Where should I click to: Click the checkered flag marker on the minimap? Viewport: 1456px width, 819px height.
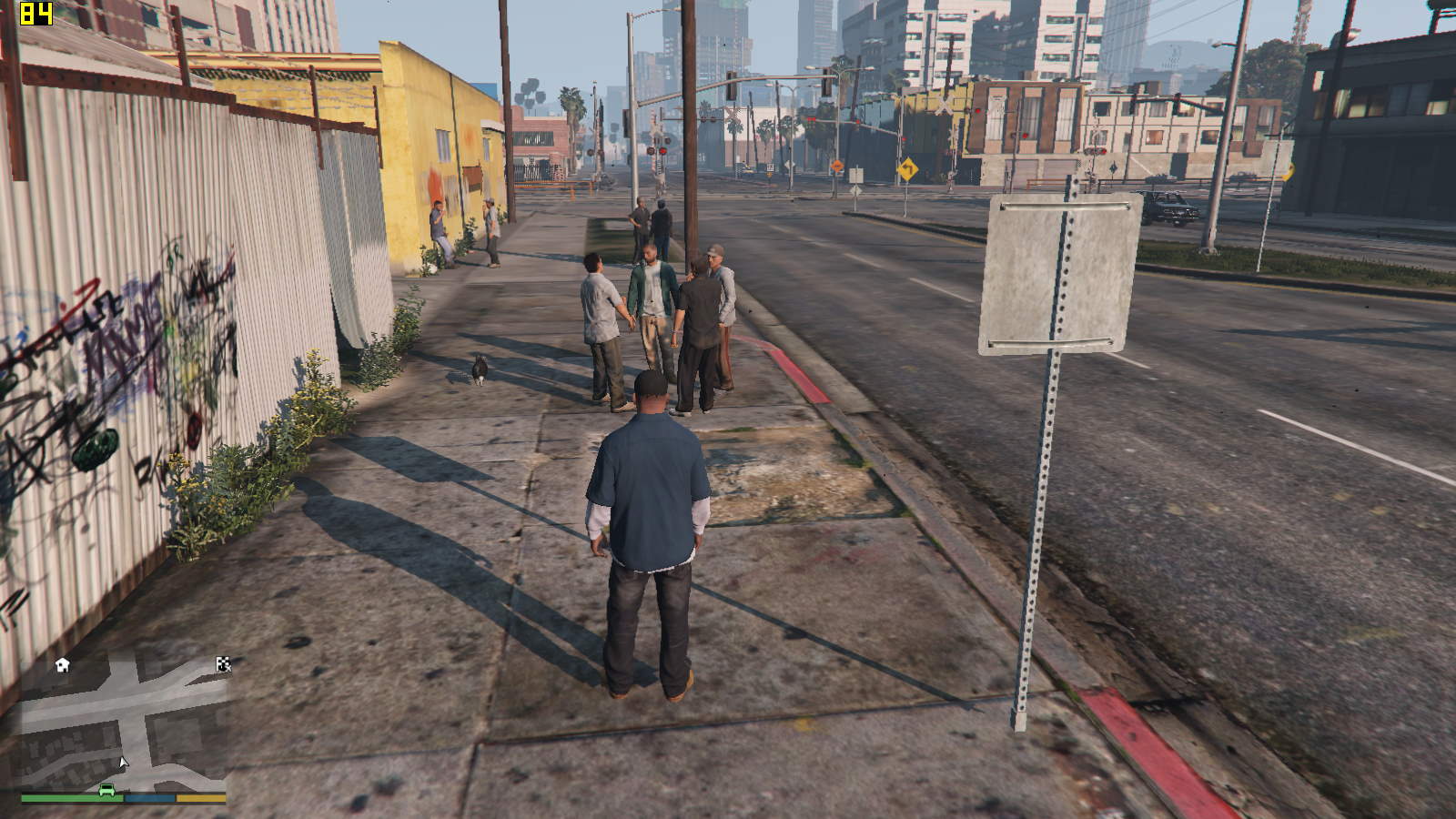(223, 664)
